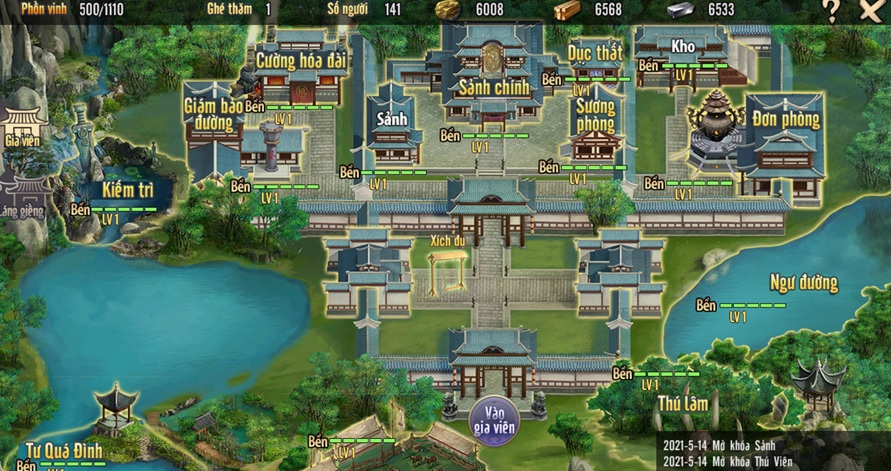This screenshot has height=471, width=891.
Task: Open the Kiếm trì sword pond
Action: (x=125, y=190)
